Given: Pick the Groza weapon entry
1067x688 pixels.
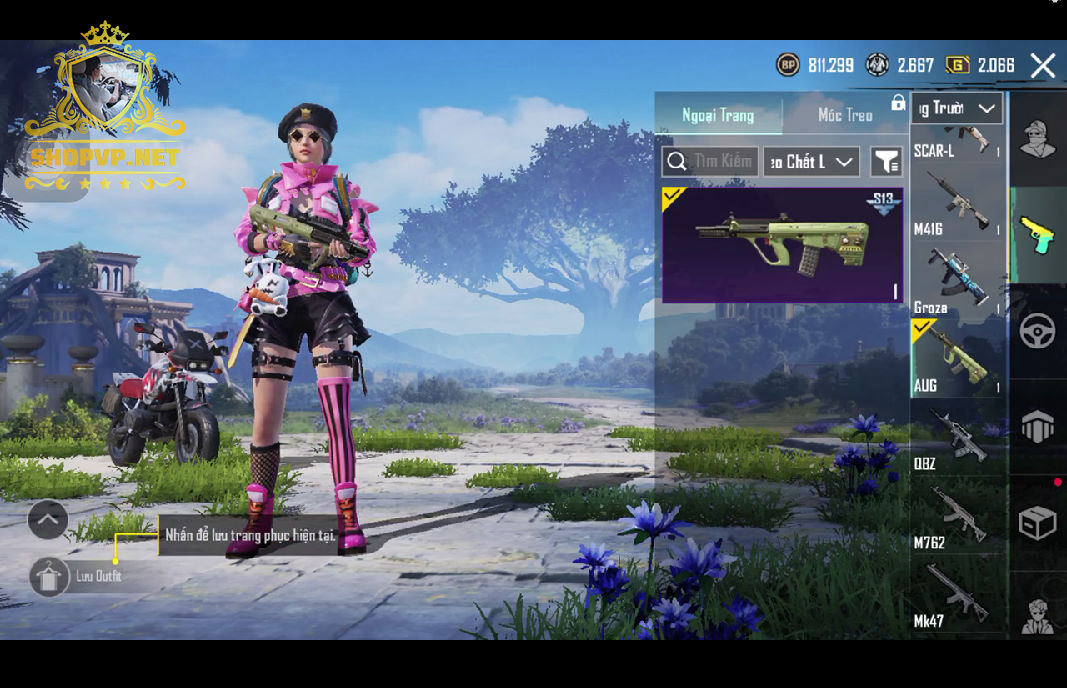Looking at the screenshot, I should pyautogui.click(x=957, y=281).
